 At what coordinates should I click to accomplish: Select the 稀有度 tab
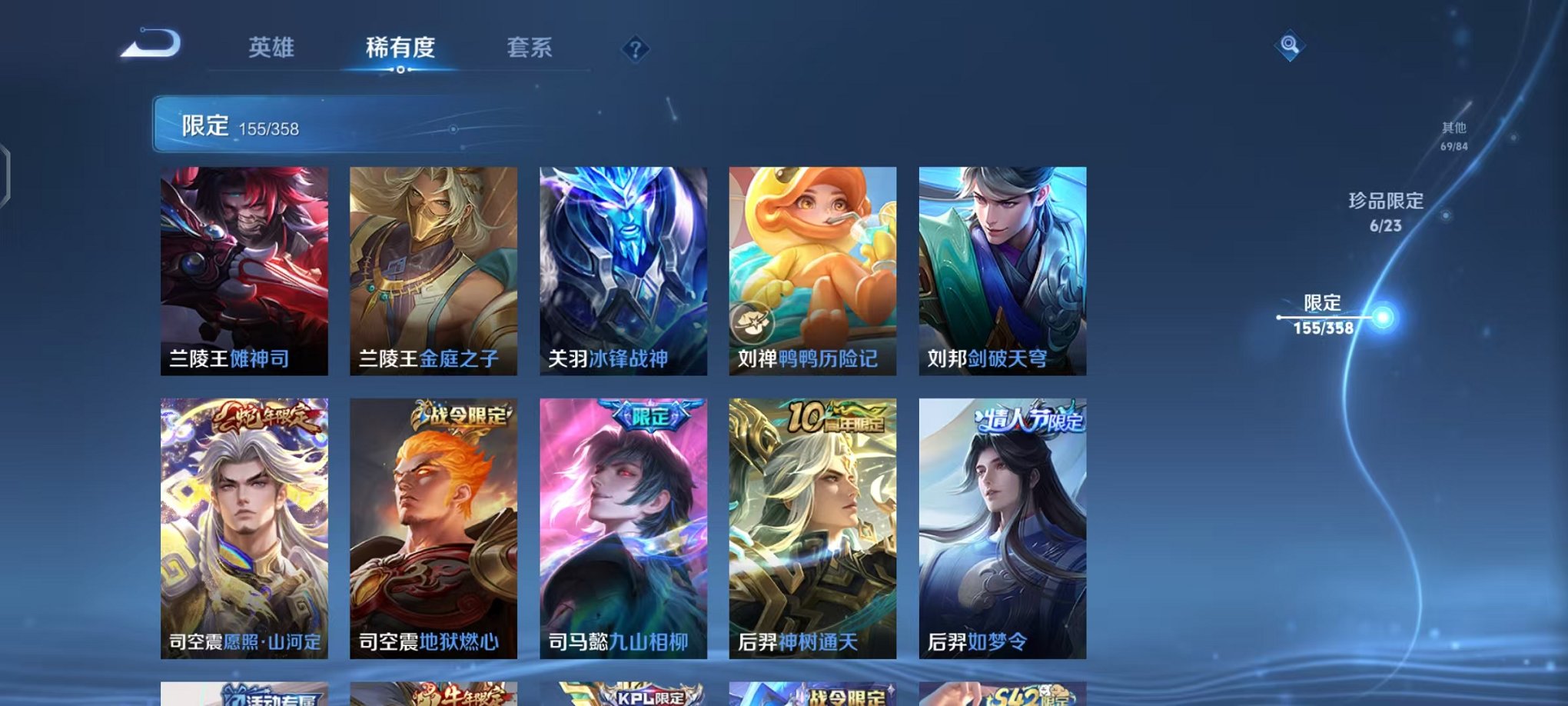pos(399,48)
